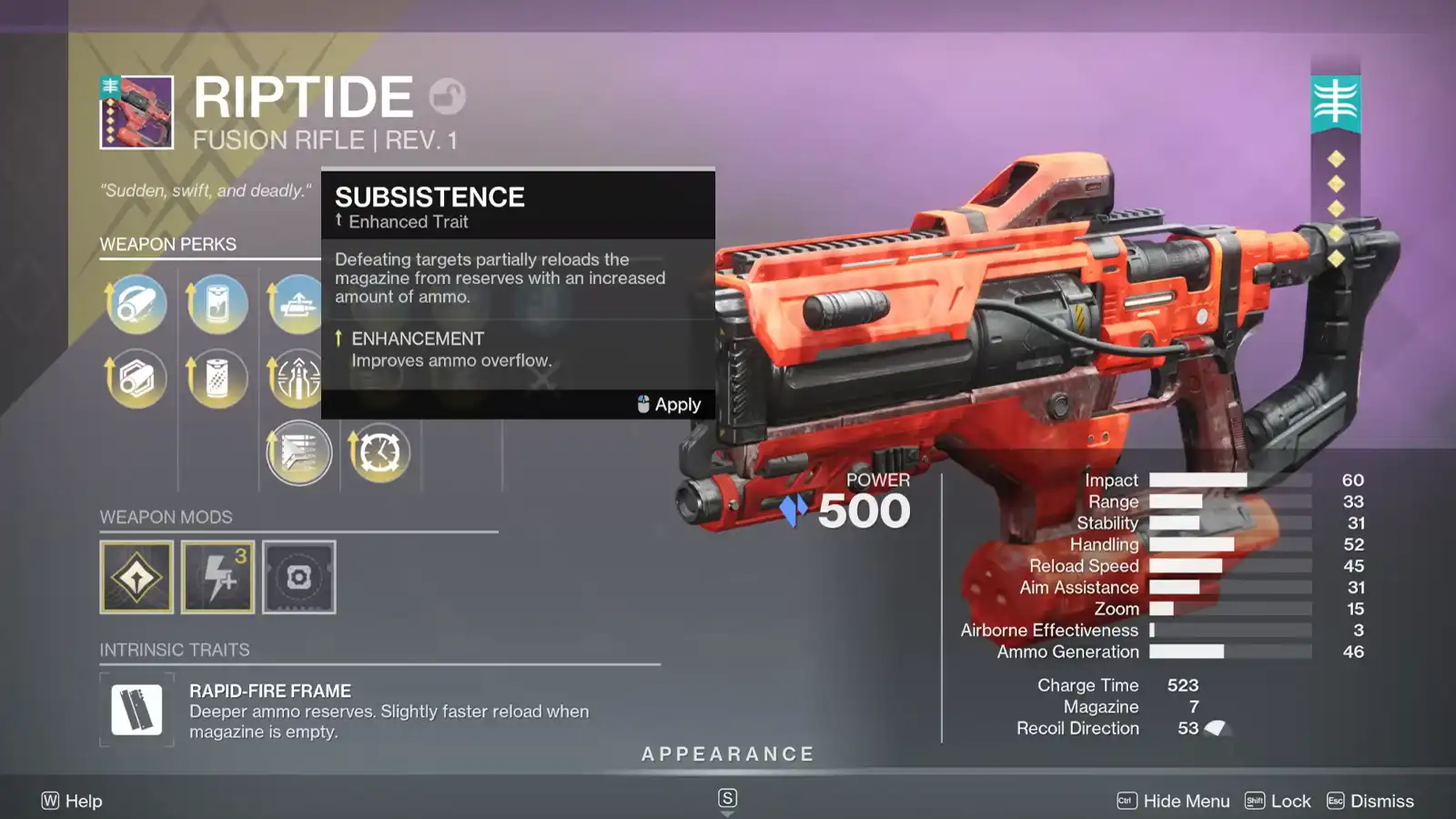
Task: Switch to the Appearance tab
Action: (727, 753)
